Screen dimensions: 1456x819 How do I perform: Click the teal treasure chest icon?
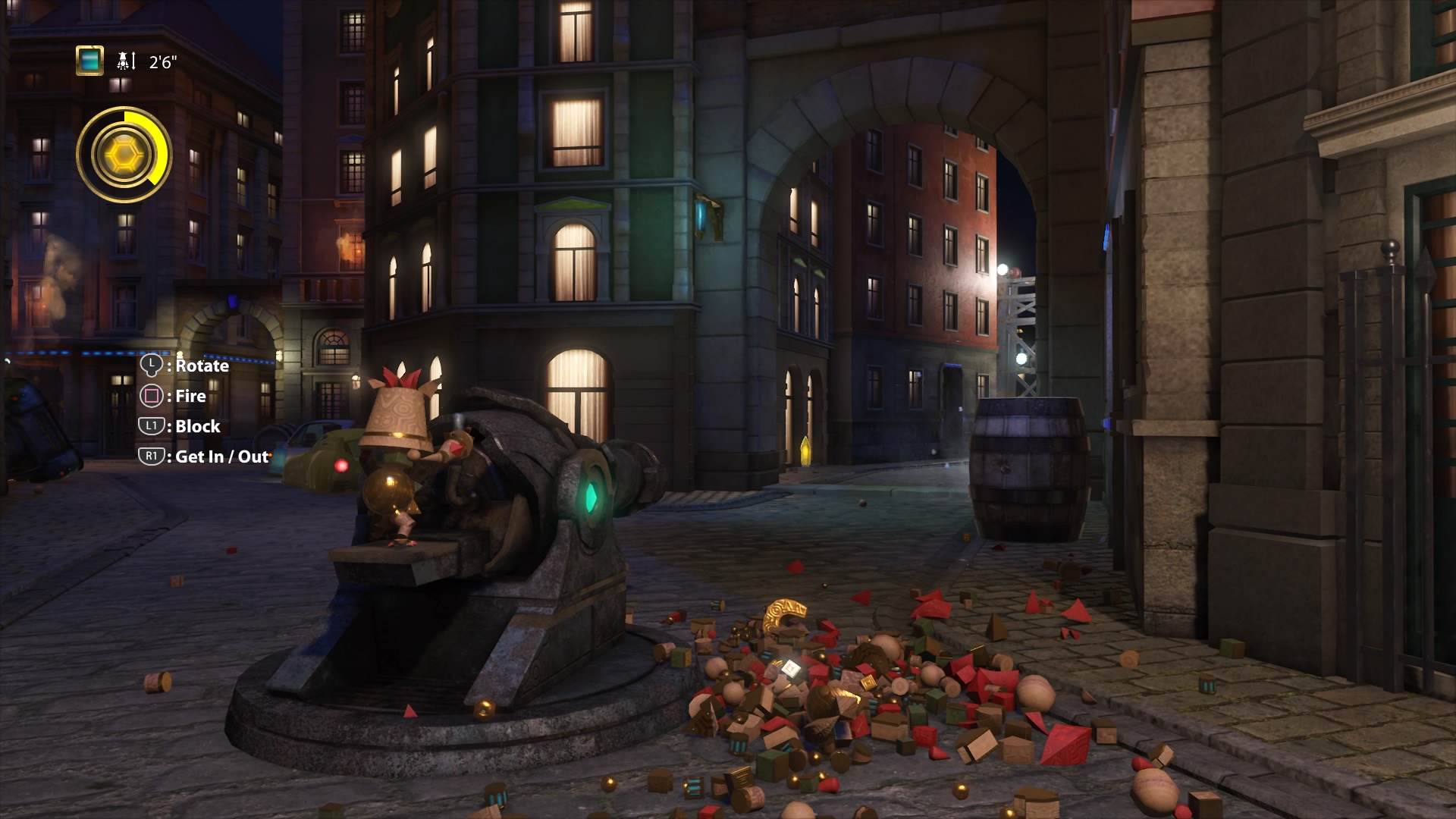[89, 61]
